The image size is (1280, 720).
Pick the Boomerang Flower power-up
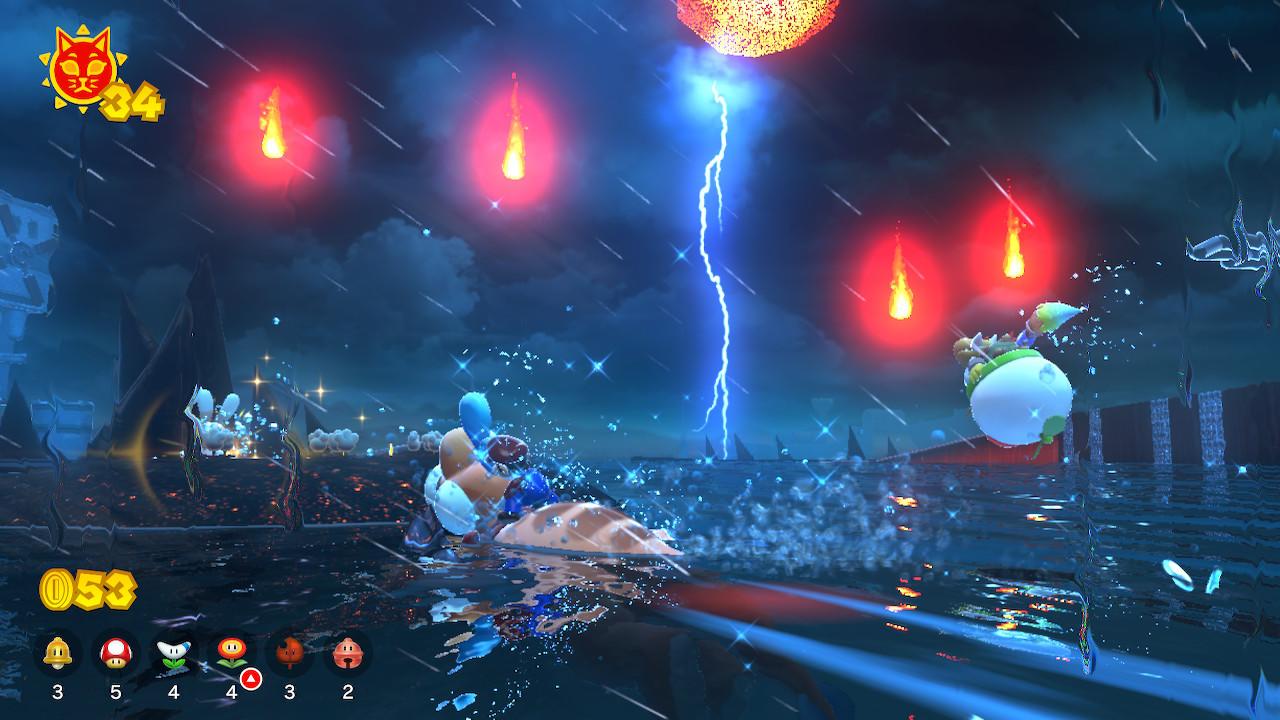[173, 654]
